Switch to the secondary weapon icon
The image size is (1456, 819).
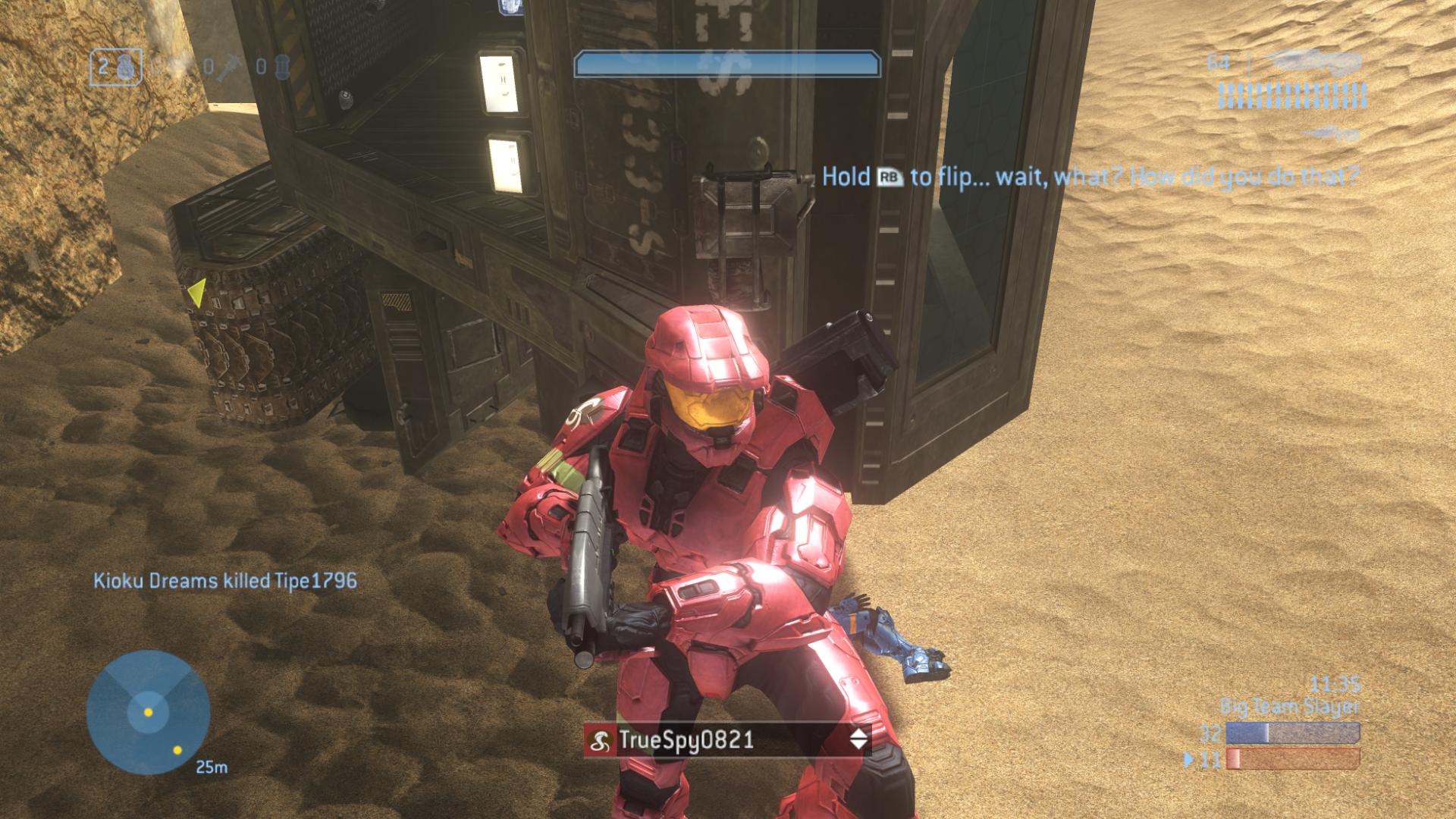pyautogui.click(x=1331, y=135)
